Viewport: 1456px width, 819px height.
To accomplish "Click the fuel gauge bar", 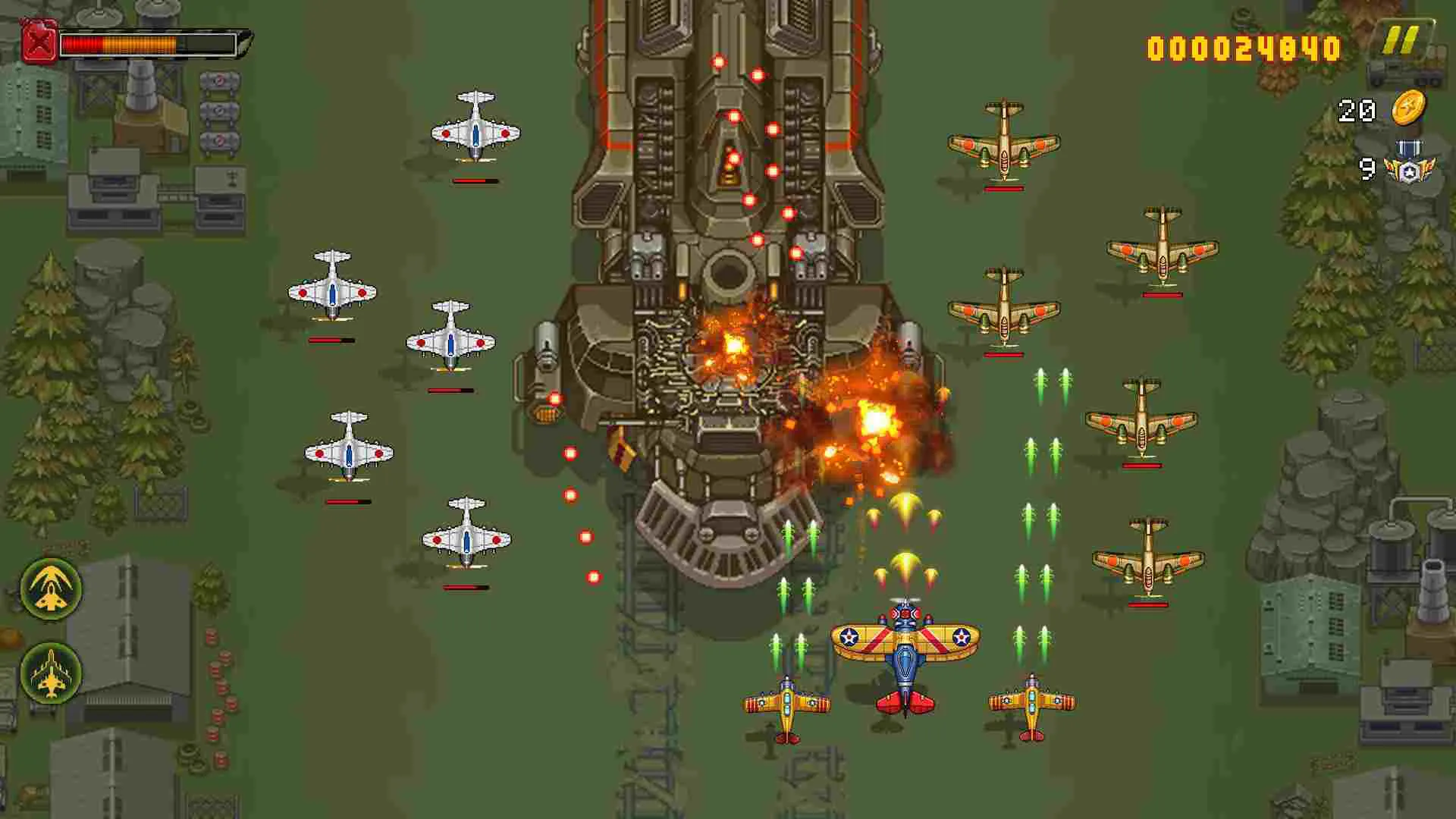I will point(148,42).
